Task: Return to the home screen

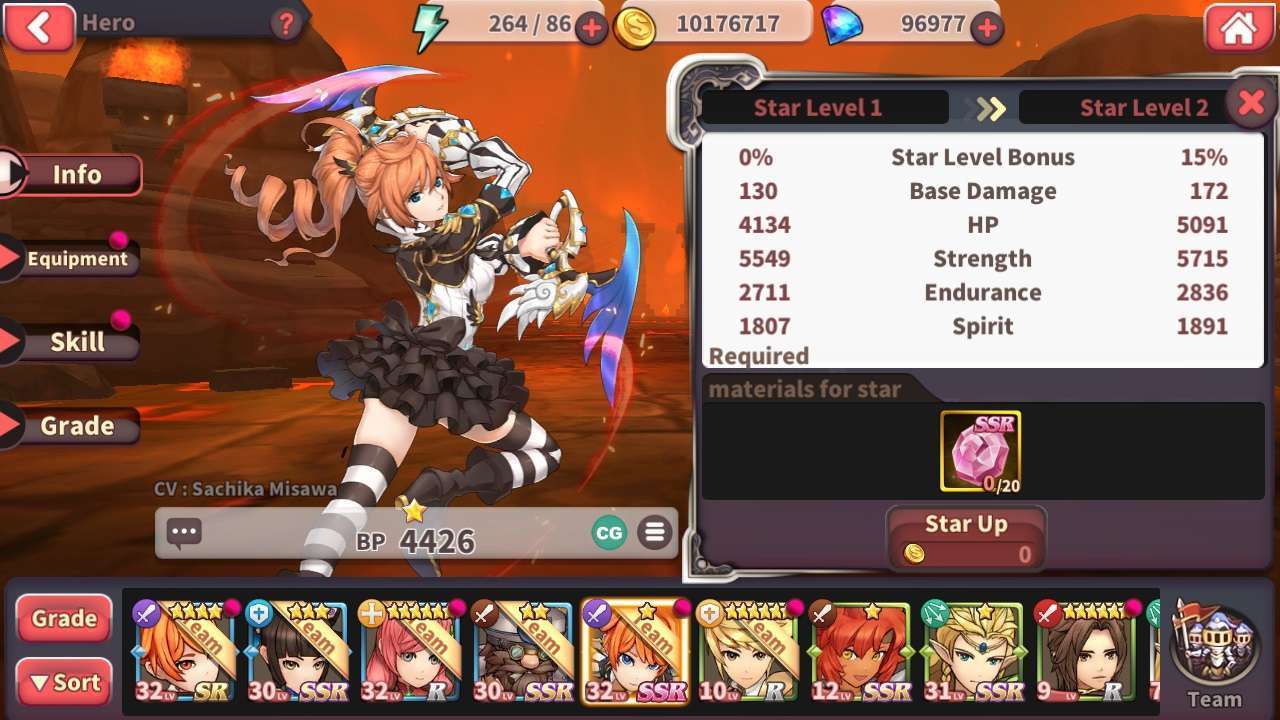Action: point(1238,28)
